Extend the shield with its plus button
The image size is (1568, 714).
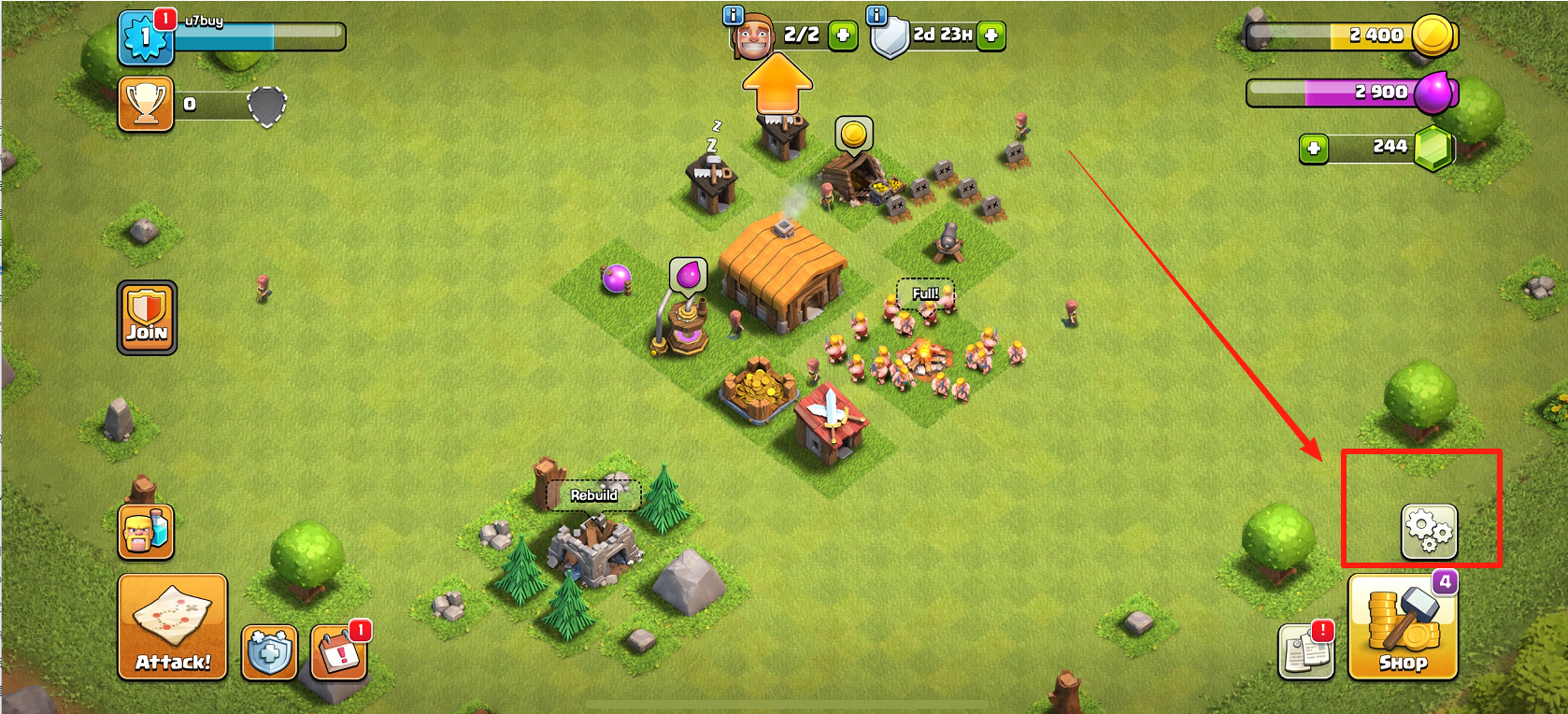coord(991,36)
